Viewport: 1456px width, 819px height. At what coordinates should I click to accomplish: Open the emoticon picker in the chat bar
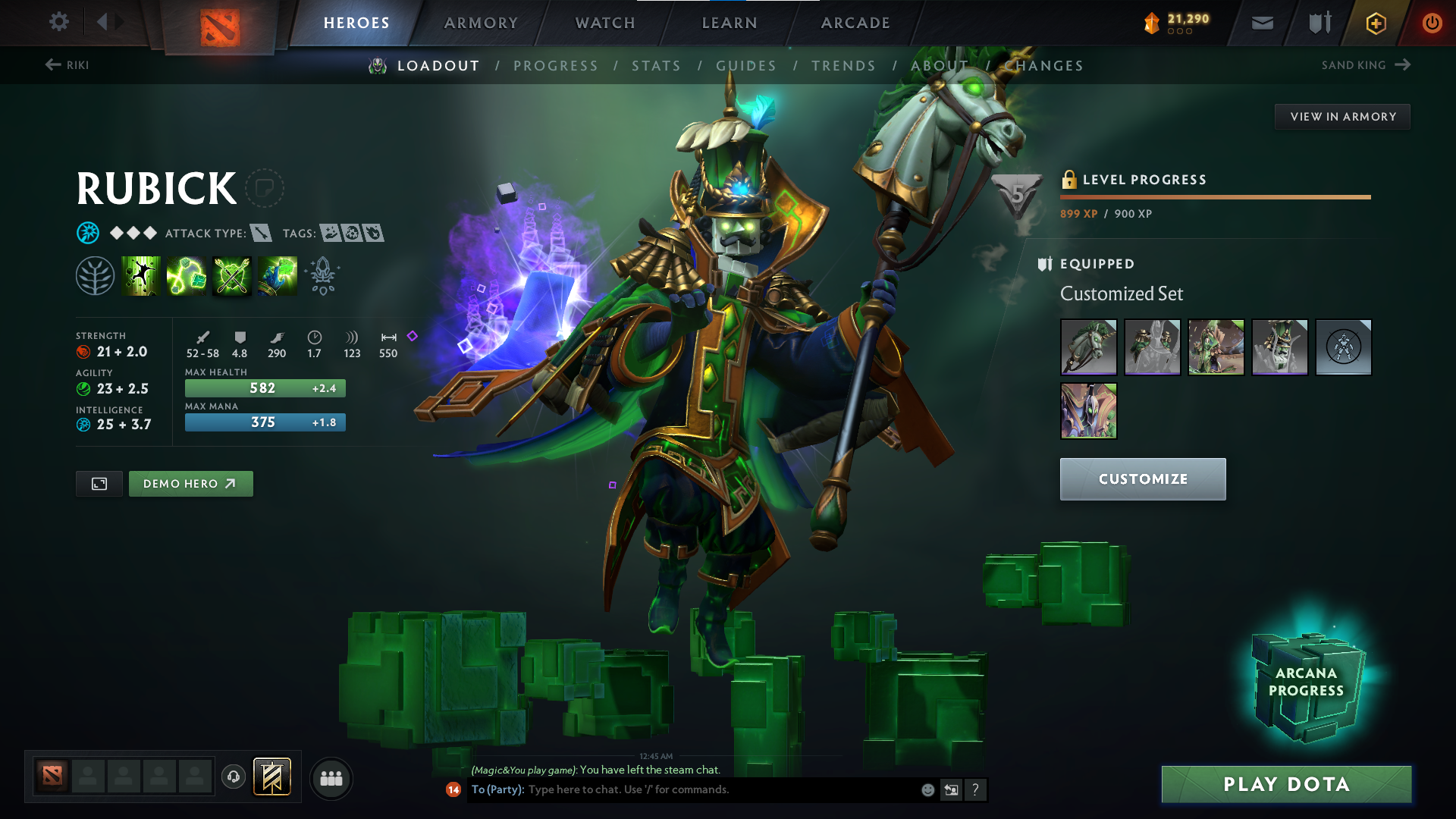[x=927, y=789]
